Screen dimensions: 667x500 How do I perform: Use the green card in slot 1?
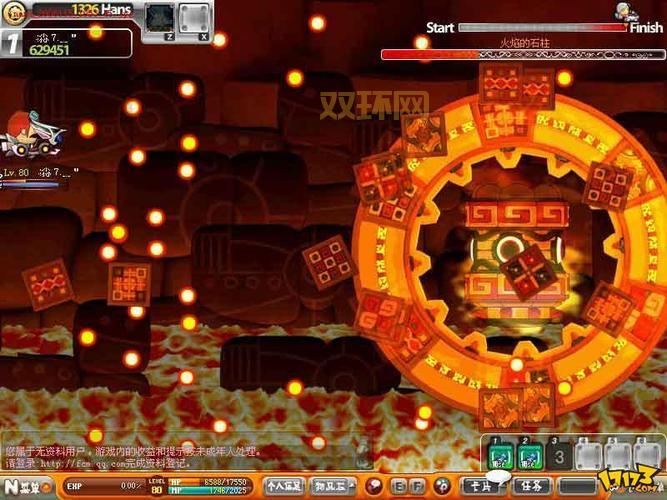click(501, 456)
